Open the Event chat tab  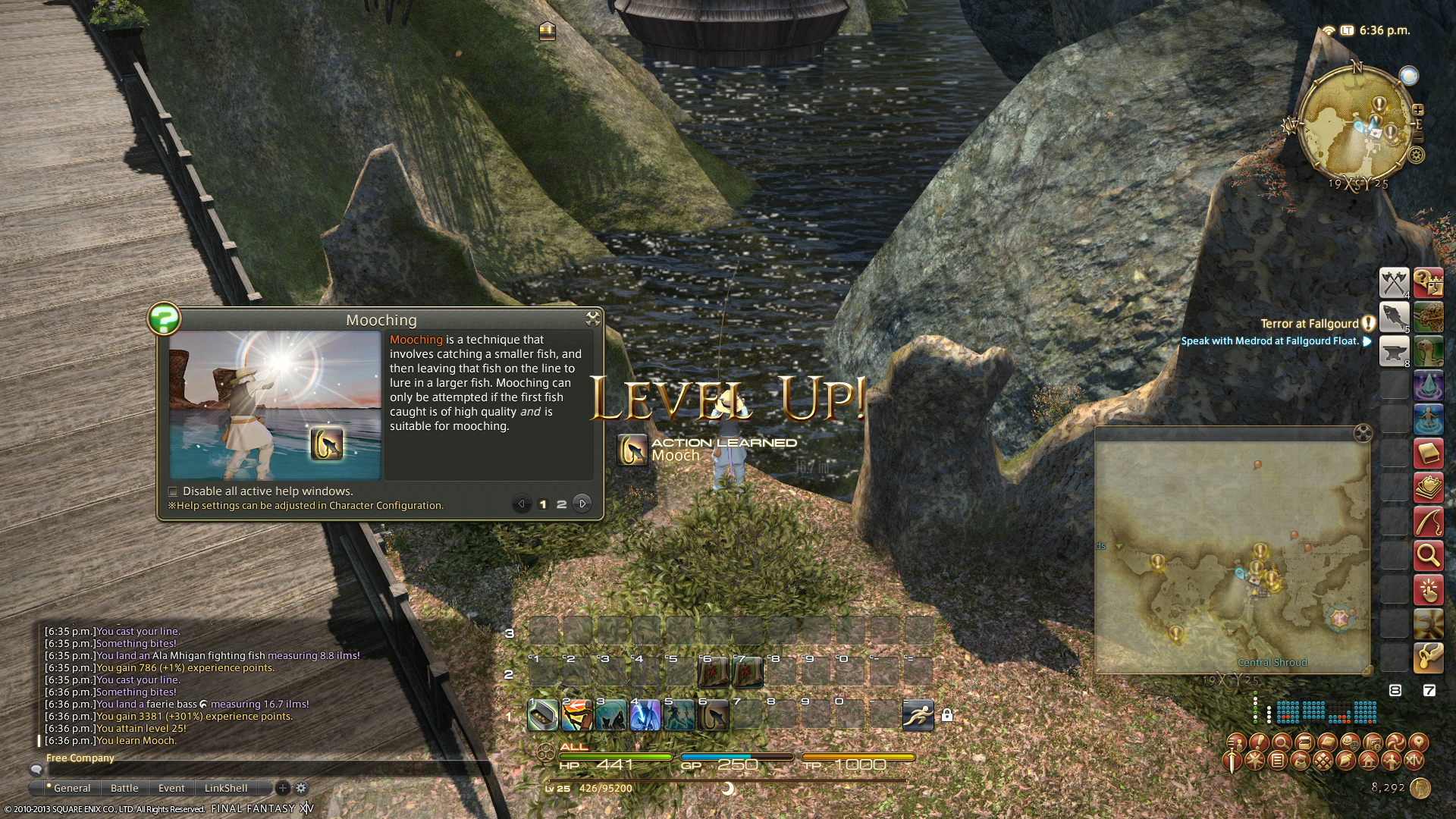pyautogui.click(x=171, y=788)
